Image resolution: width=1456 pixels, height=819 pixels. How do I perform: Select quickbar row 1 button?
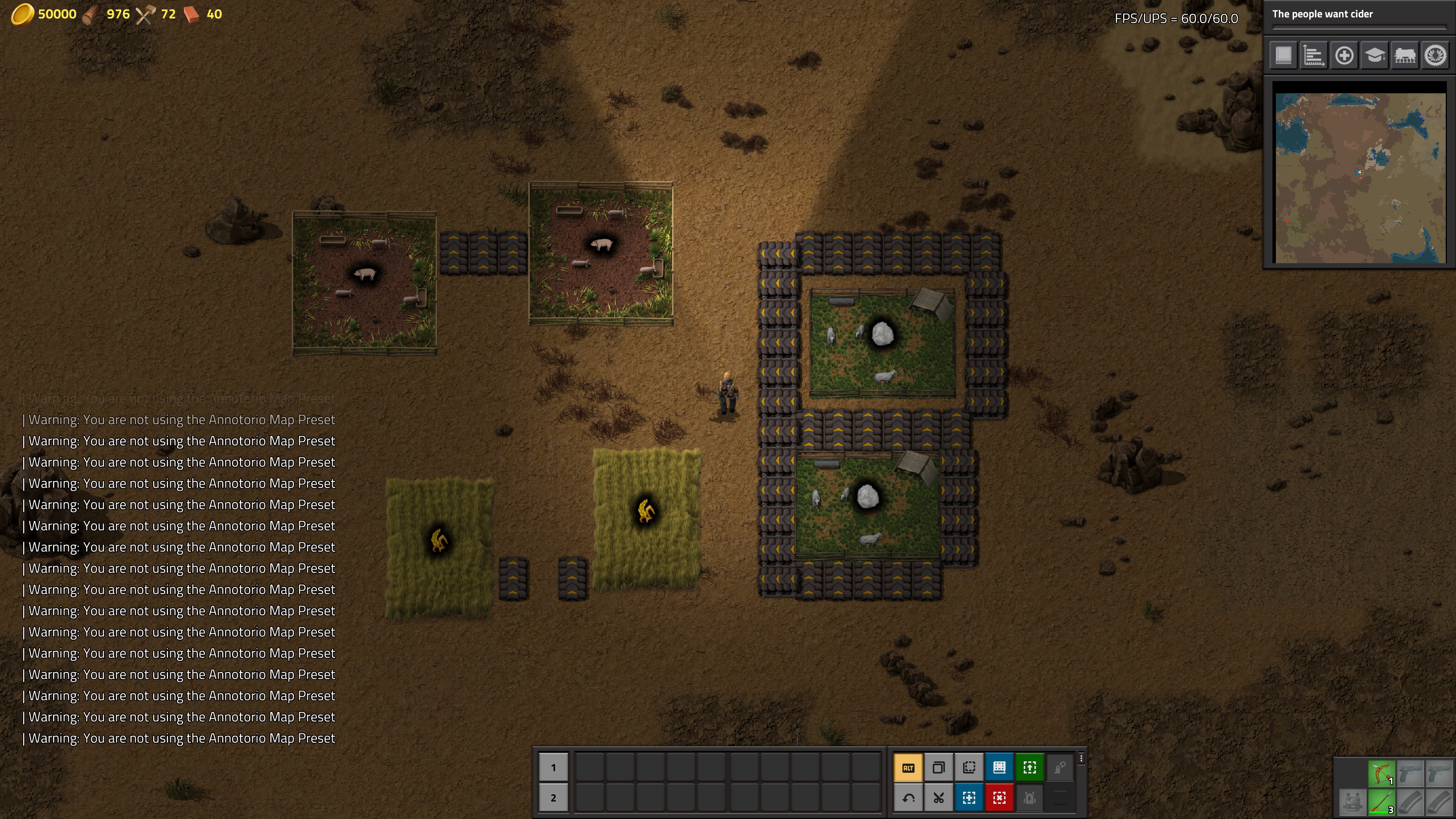(x=553, y=767)
